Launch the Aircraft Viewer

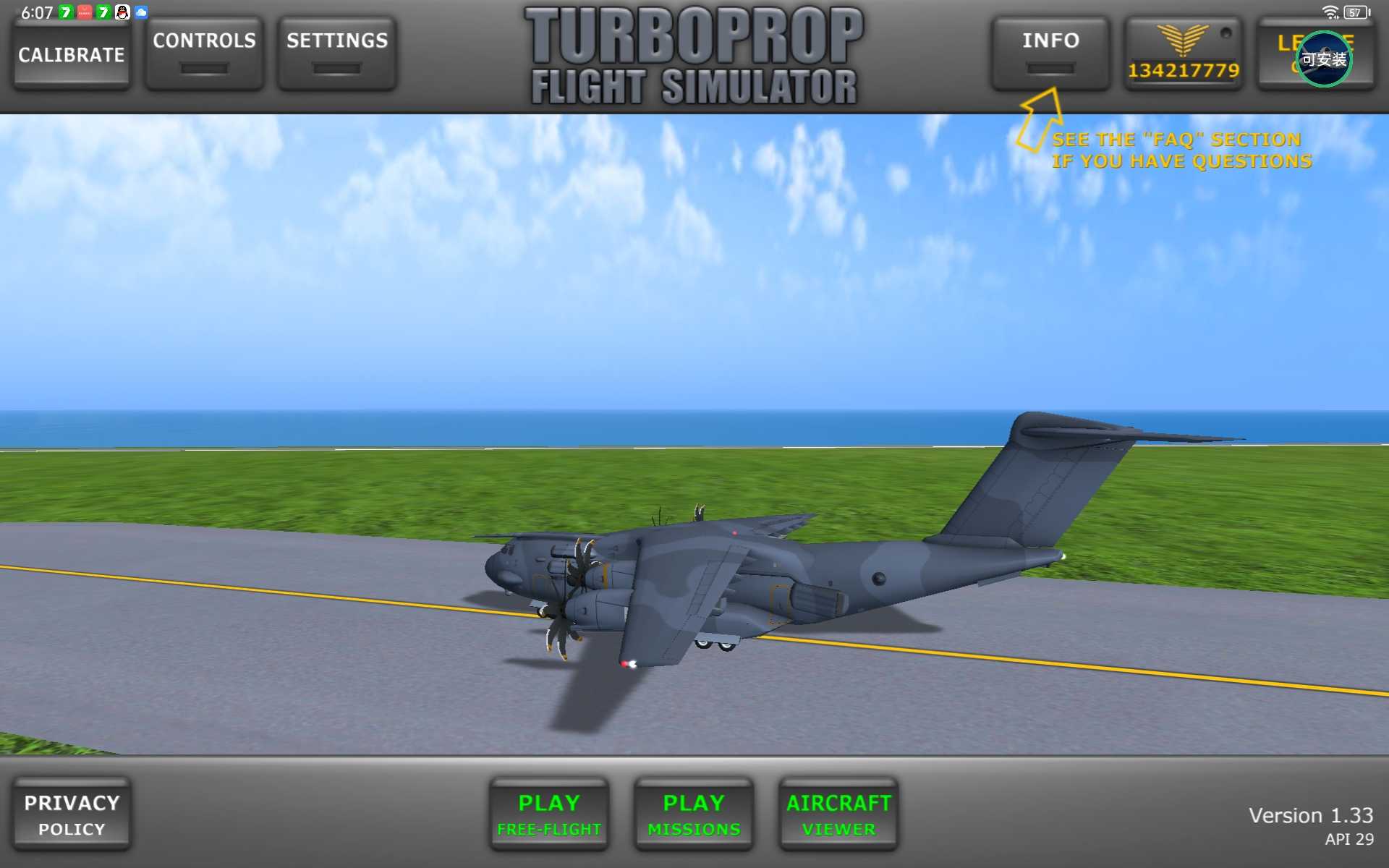(x=838, y=814)
